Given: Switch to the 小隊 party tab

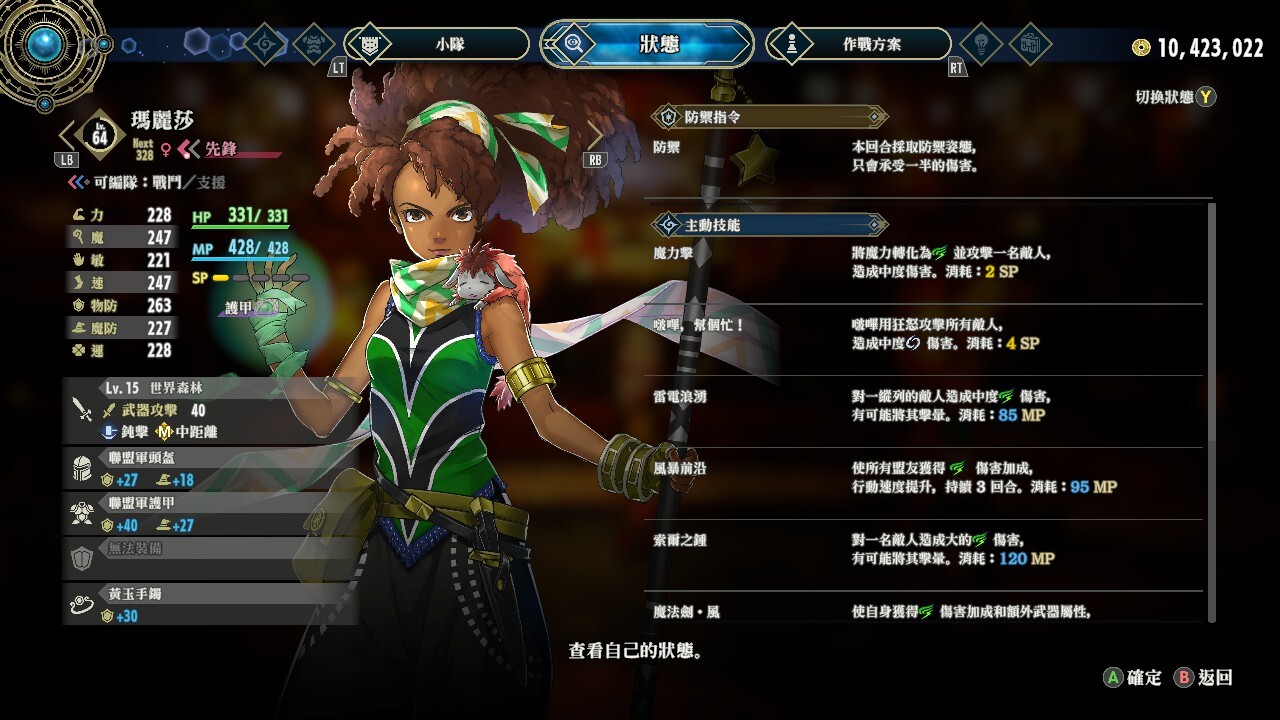Looking at the screenshot, I should pyautogui.click(x=437, y=44).
